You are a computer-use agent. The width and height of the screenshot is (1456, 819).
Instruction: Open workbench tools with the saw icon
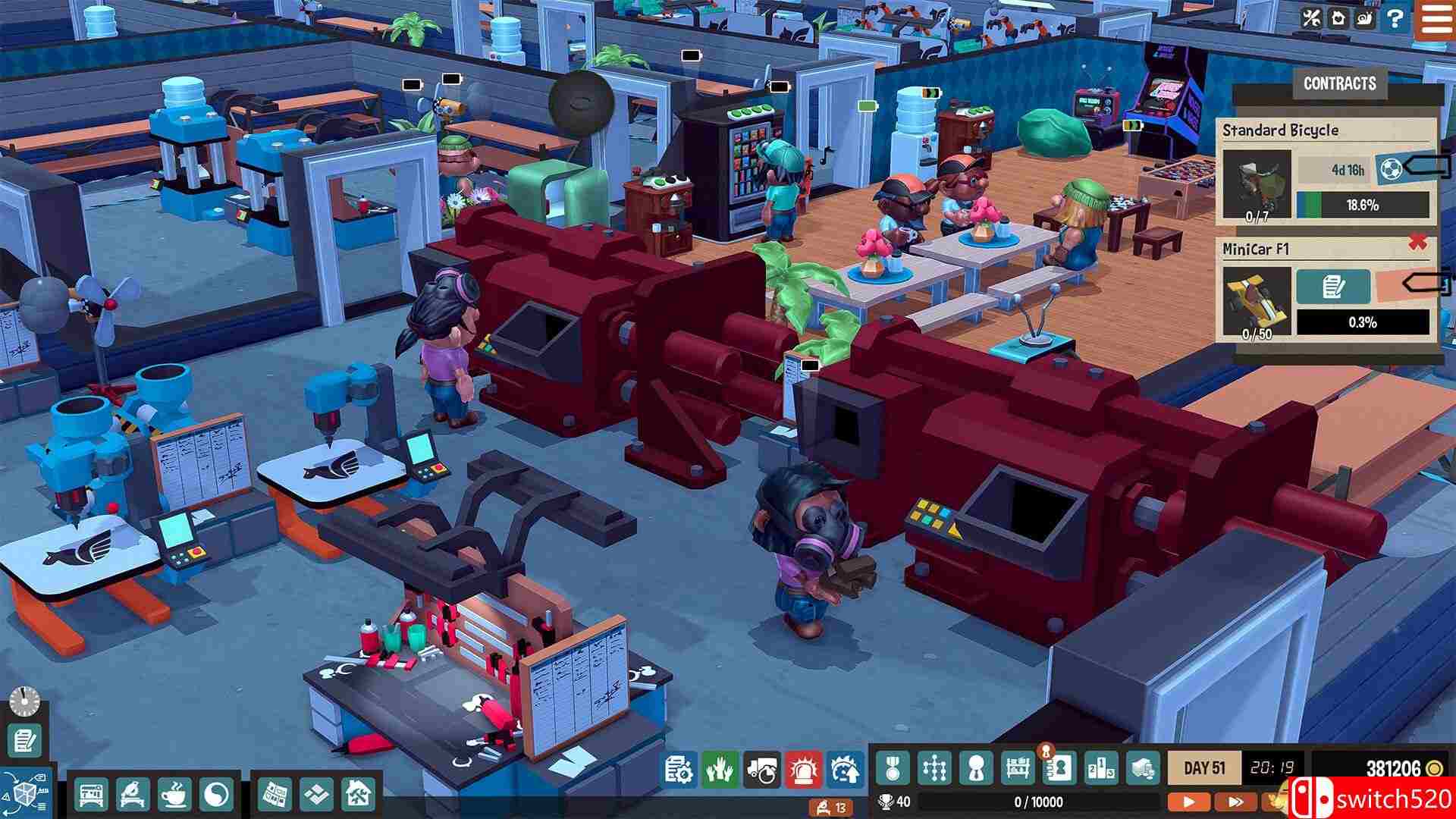coord(134,793)
